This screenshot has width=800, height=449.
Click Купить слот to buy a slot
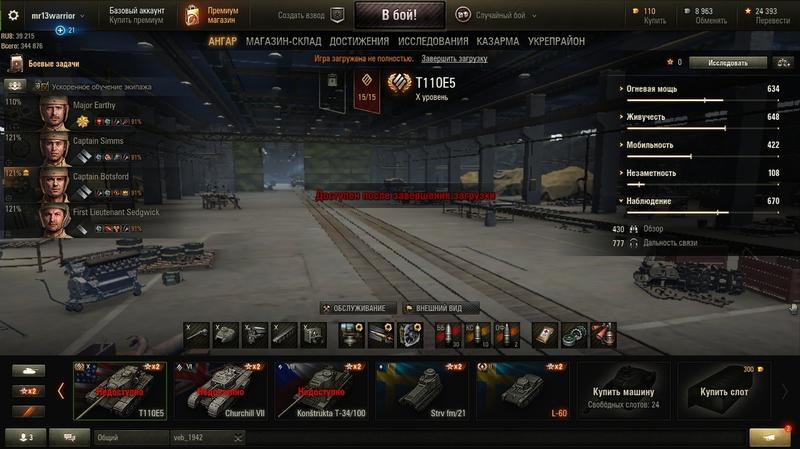(x=724, y=392)
